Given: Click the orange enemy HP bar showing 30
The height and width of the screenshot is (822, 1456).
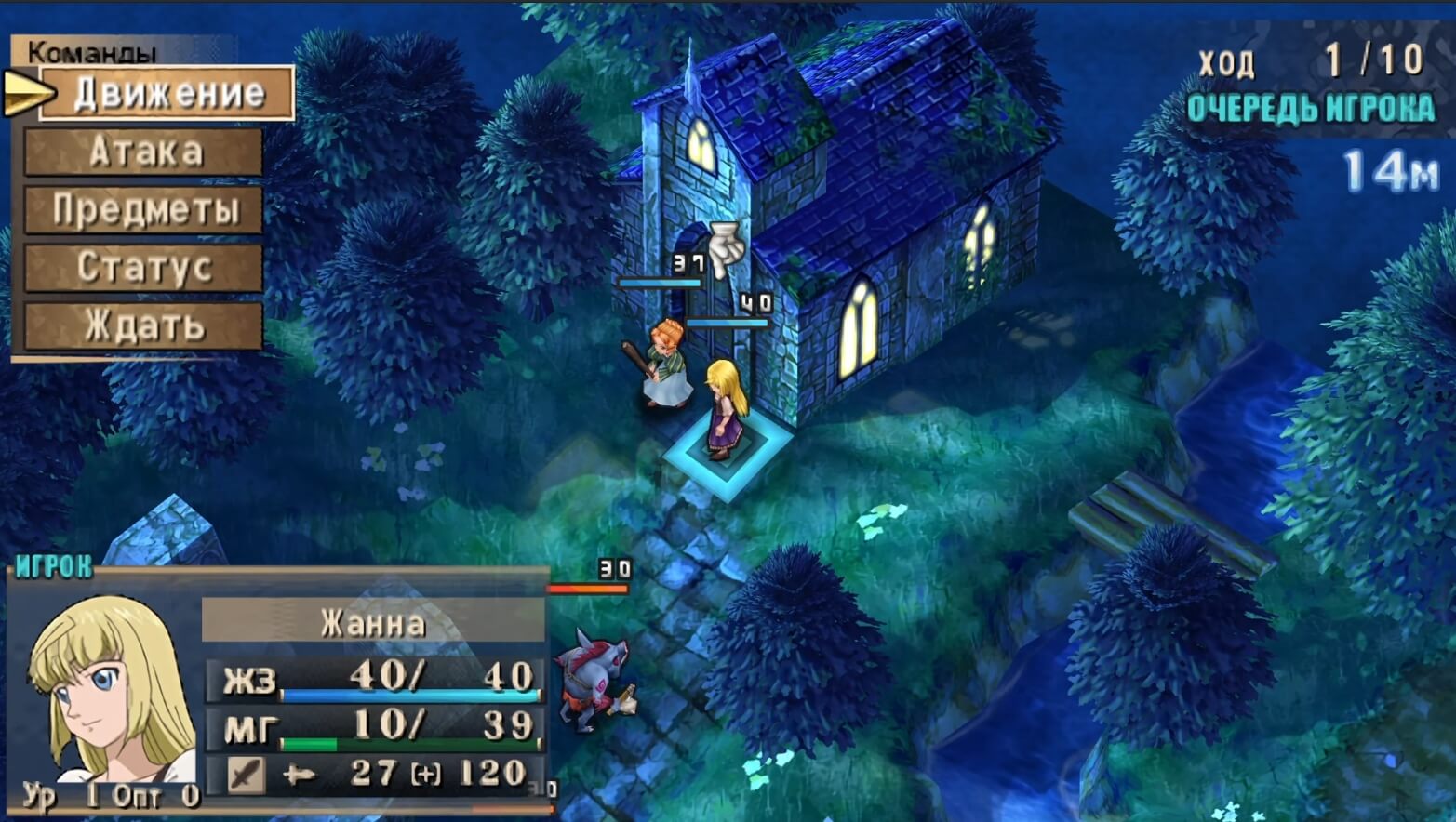Looking at the screenshot, I should coord(588,587).
